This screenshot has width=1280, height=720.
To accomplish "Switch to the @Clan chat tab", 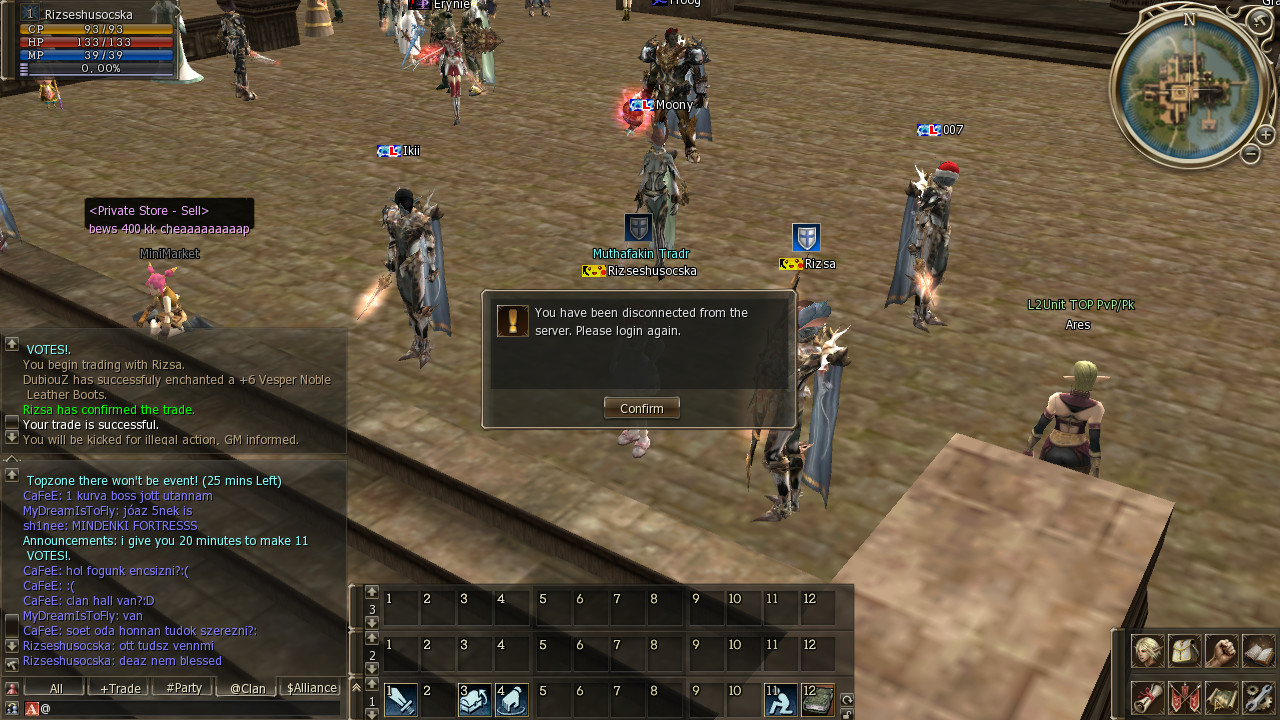I will (x=247, y=688).
